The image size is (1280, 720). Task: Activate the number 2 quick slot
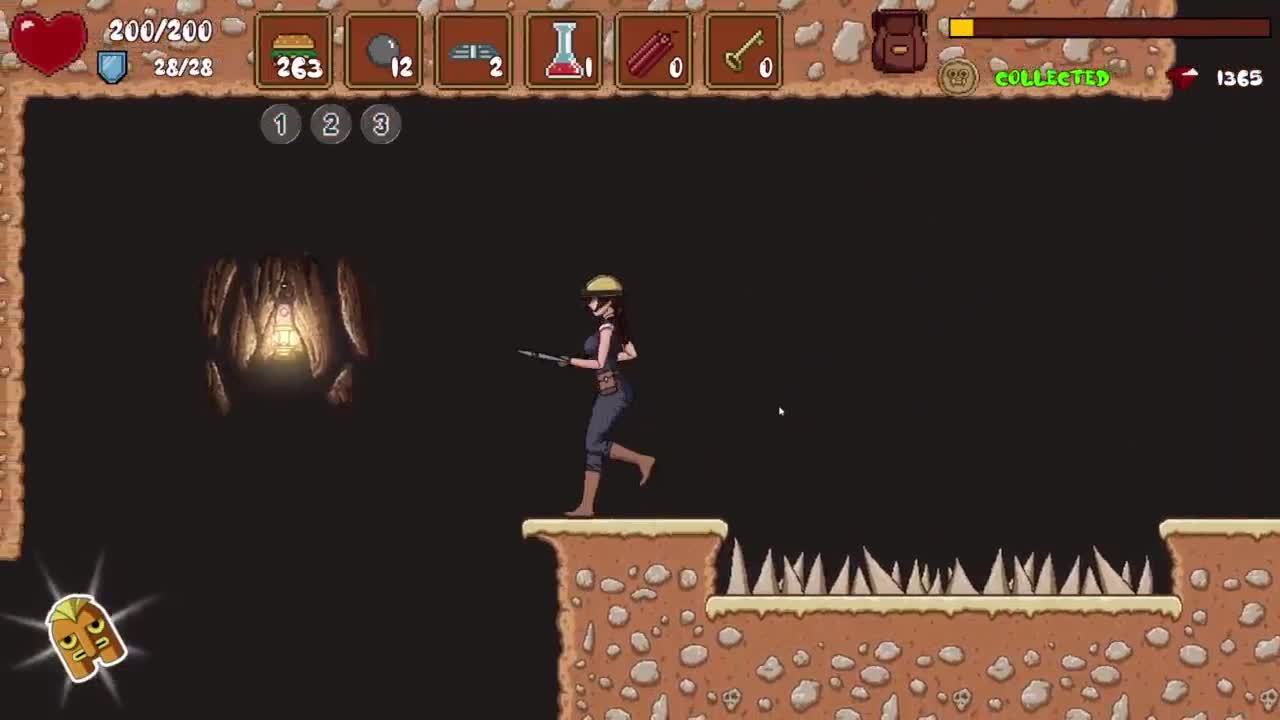coord(331,125)
